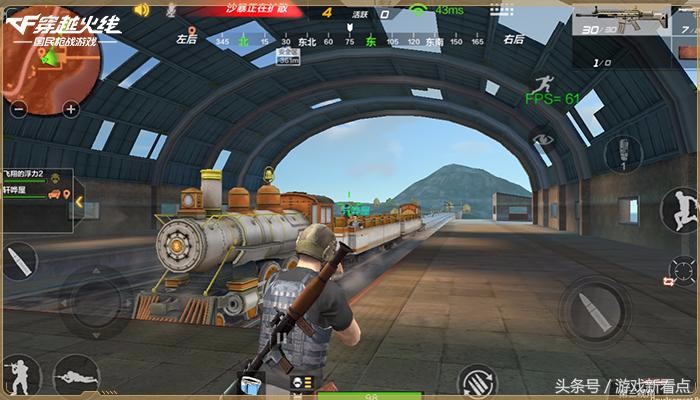Viewport: 700px width, 400px height.
Task: Toggle crouch stance button
Action: 21,376
